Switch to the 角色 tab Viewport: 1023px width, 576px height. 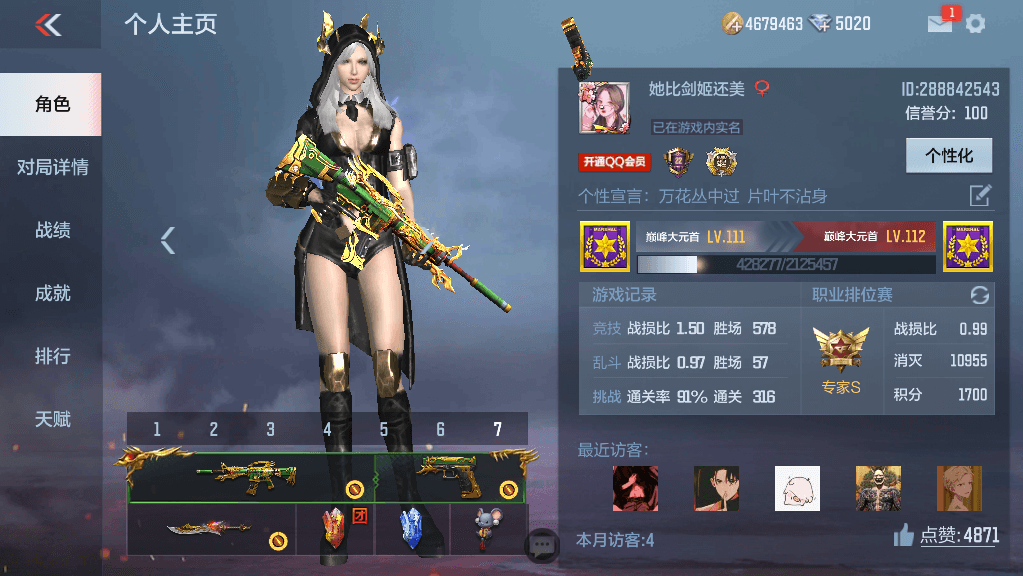pyautogui.click(x=52, y=104)
